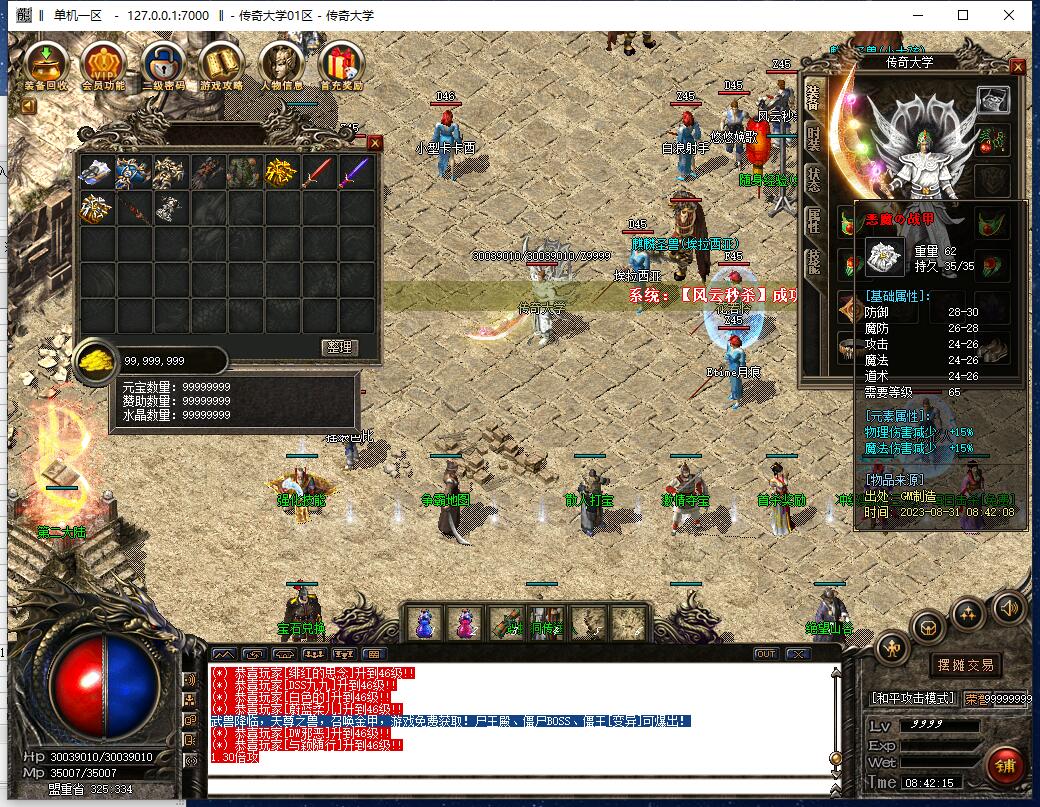Close the 传奇大学 character panel

point(1017,67)
